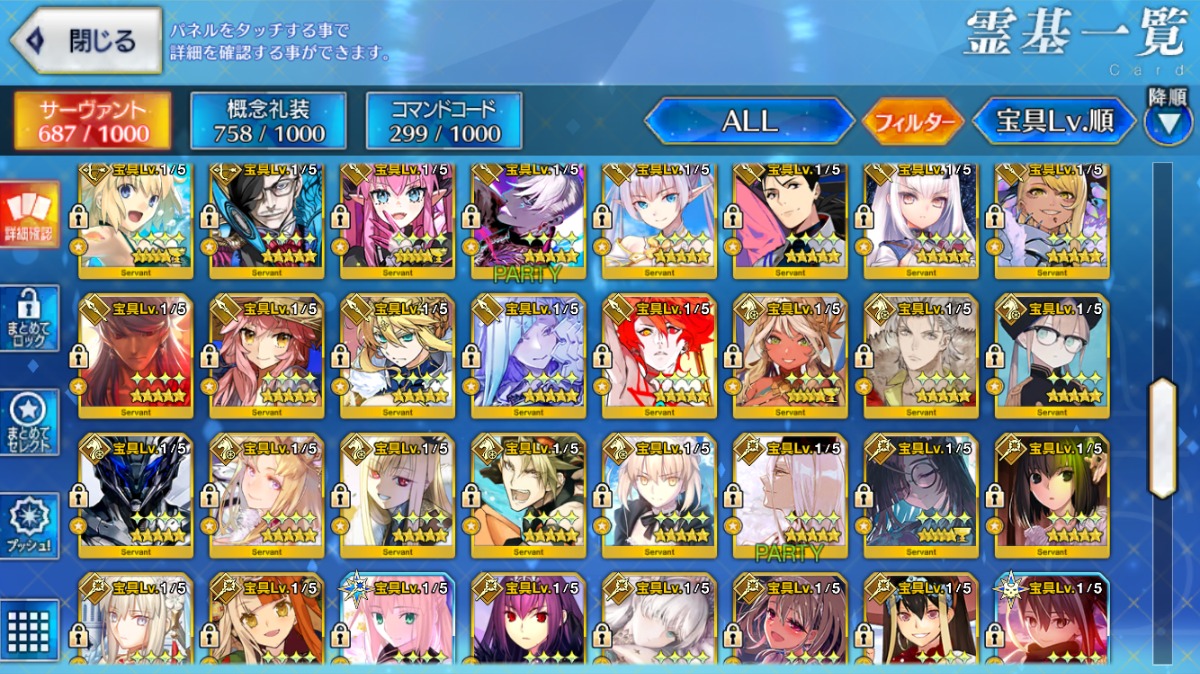Switch to the サーヴァント tab
This screenshot has width=1200, height=674.
(93, 121)
